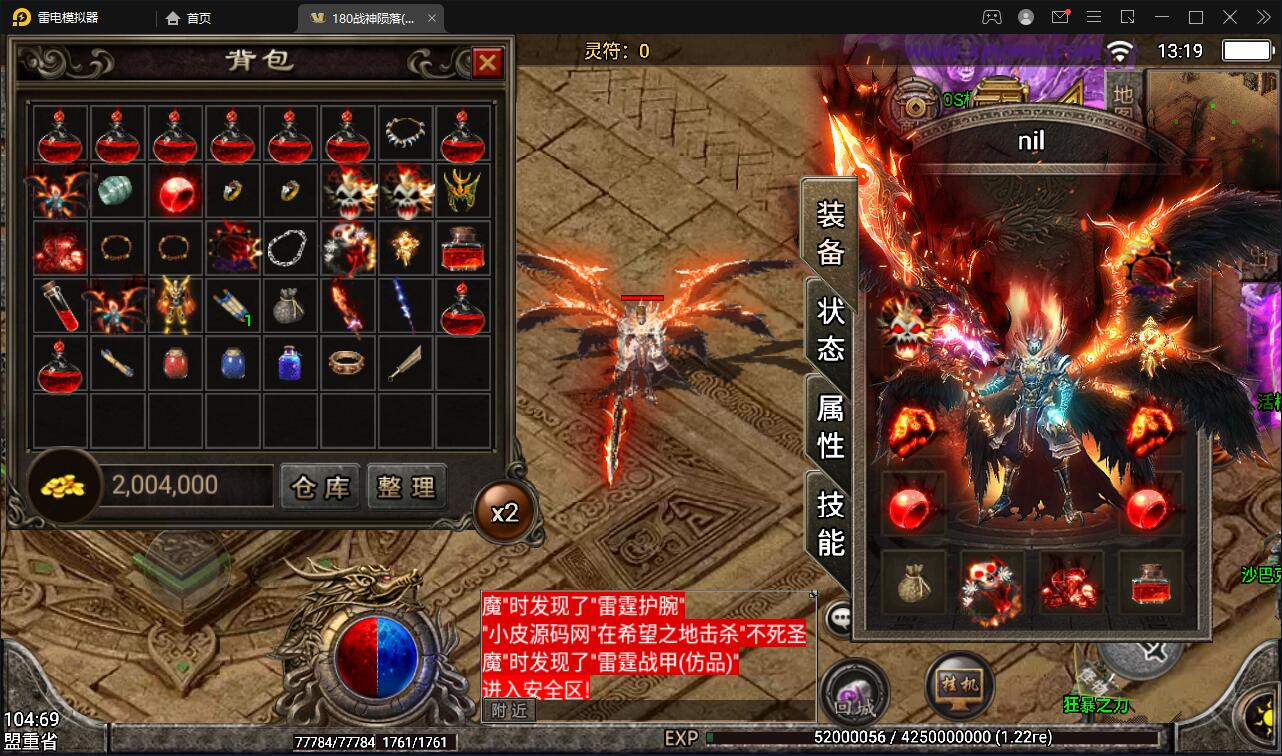The image size is (1282, 756).
Task: Select the red potion in backpack first slot
Action: click(60, 135)
